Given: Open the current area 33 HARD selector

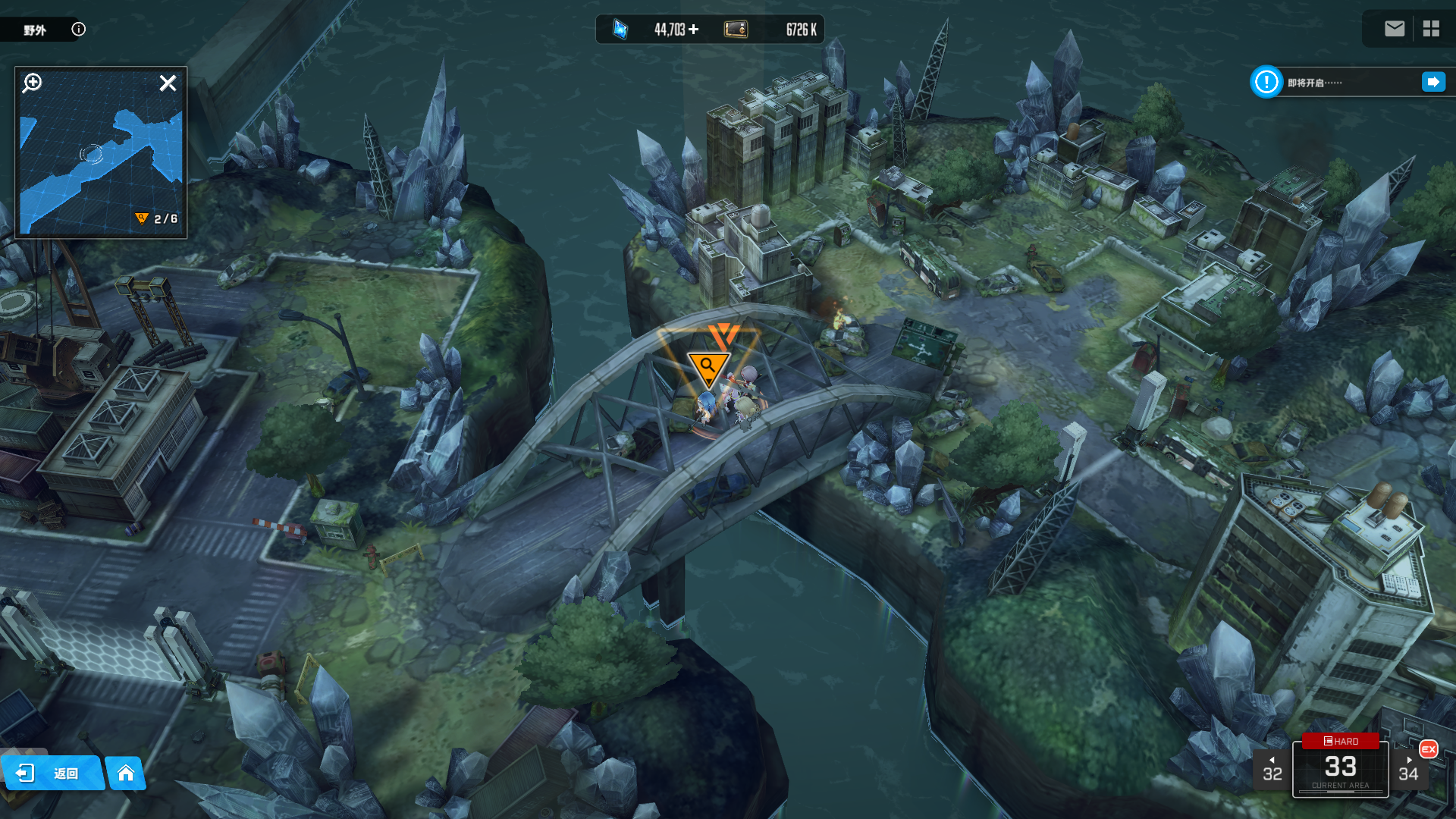Looking at the screenshot, I should 1340,766.
